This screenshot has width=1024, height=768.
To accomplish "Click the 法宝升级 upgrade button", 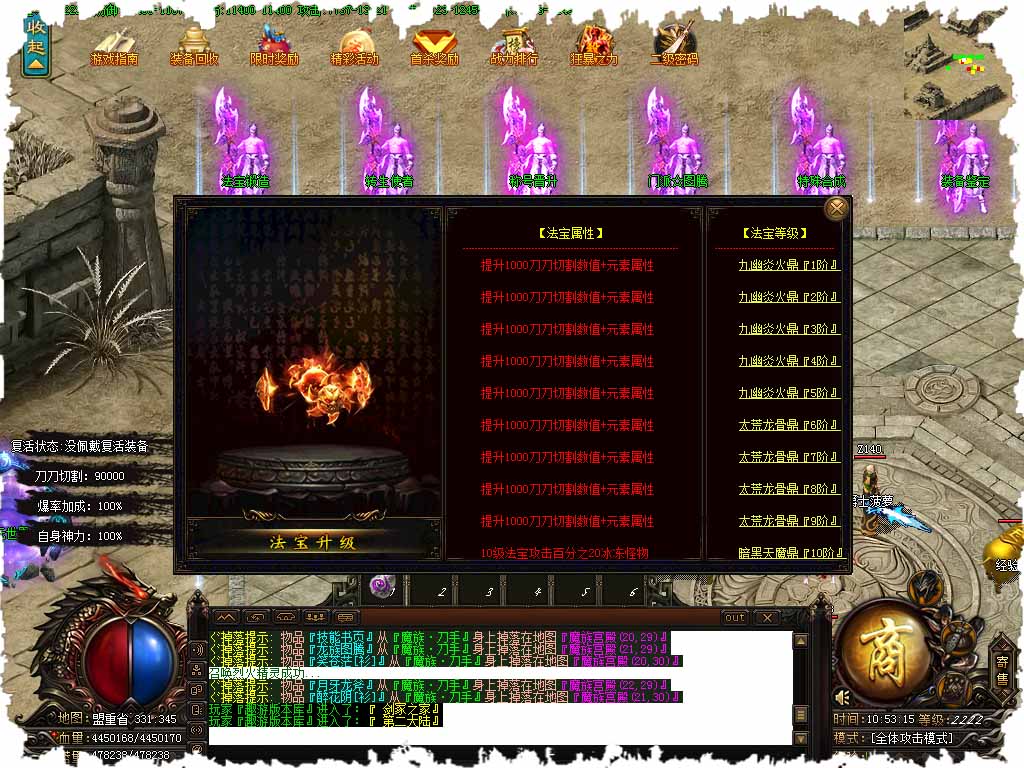I will pos(313,543).
